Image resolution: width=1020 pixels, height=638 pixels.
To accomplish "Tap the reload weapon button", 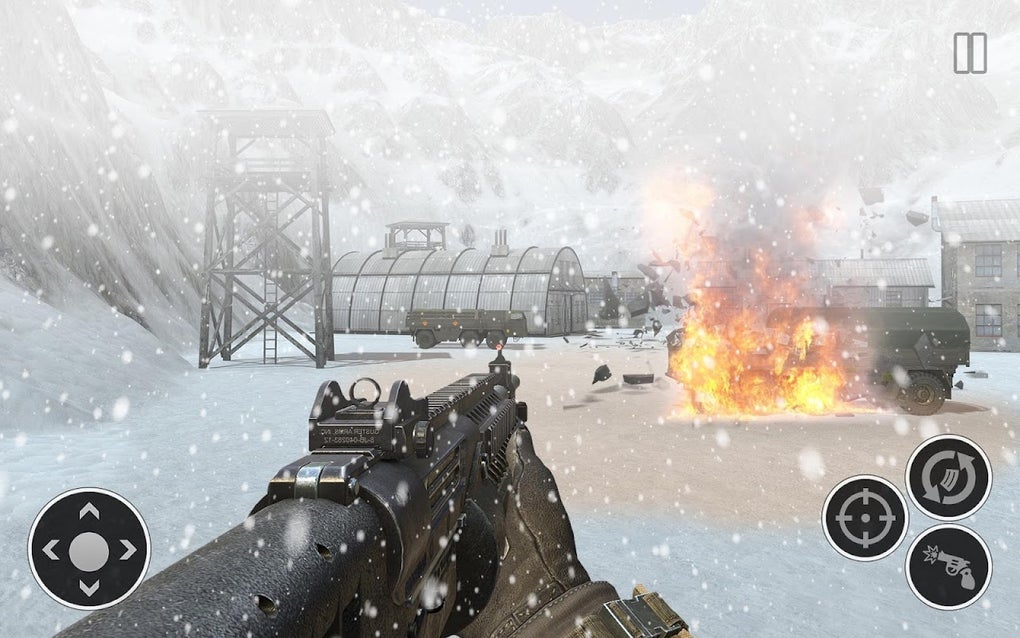I will point(947,477).
